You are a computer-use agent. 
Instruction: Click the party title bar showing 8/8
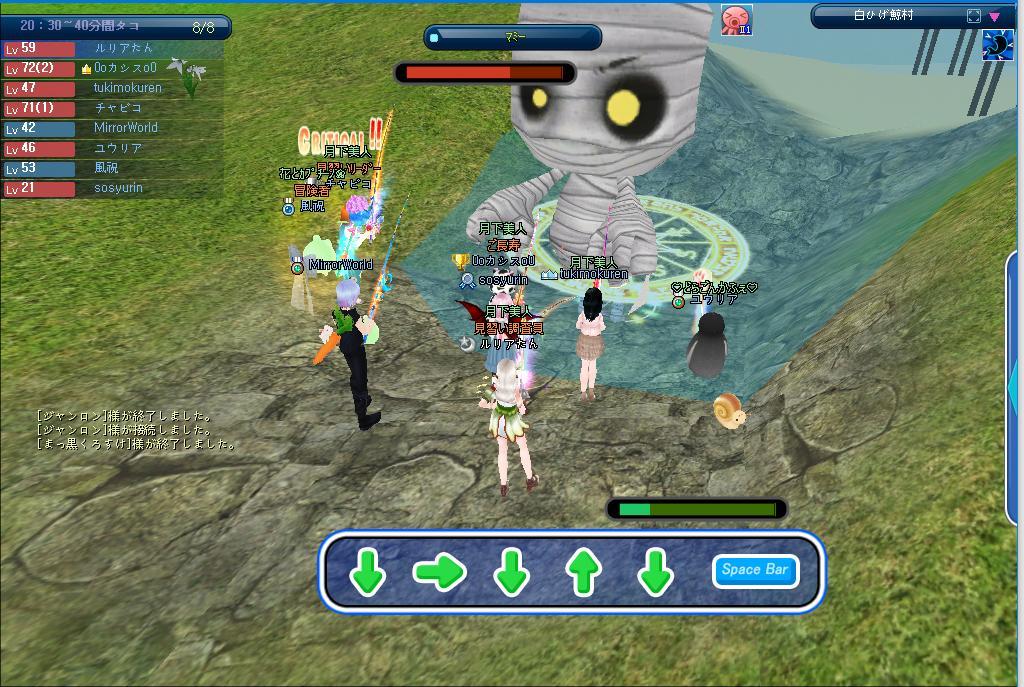click(115, 27)
